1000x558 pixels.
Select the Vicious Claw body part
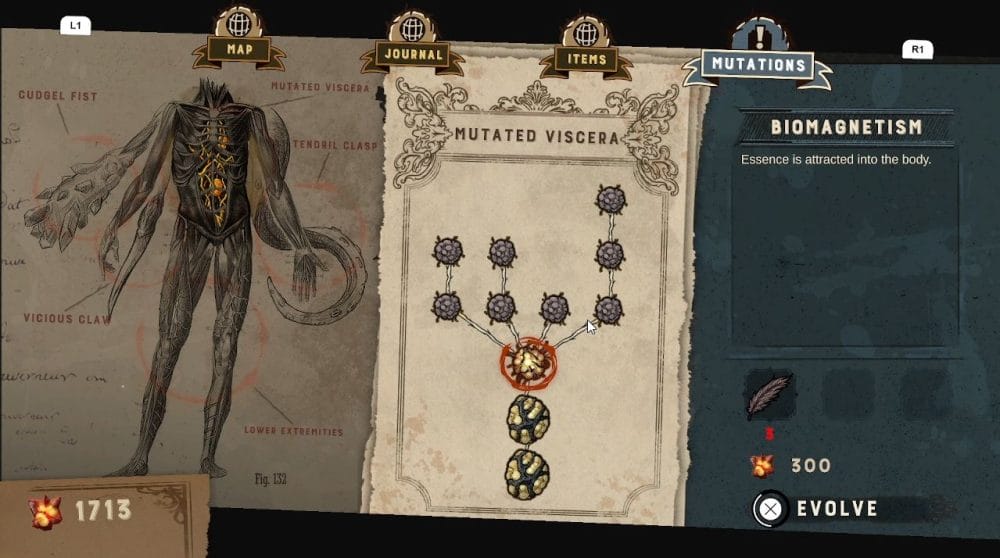[x=62, y=319]
